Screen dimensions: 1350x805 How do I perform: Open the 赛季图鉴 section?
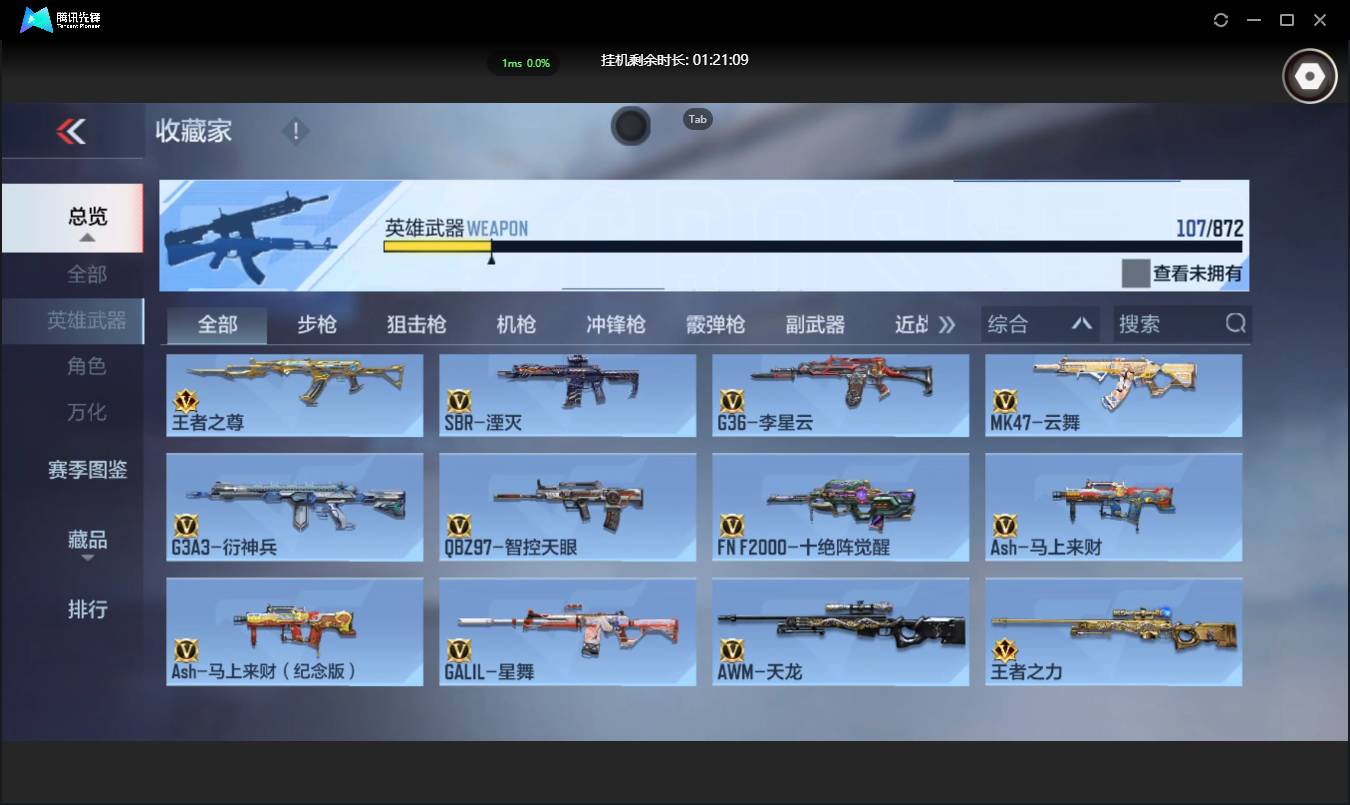pyautogui.click(x=87, y=470)
